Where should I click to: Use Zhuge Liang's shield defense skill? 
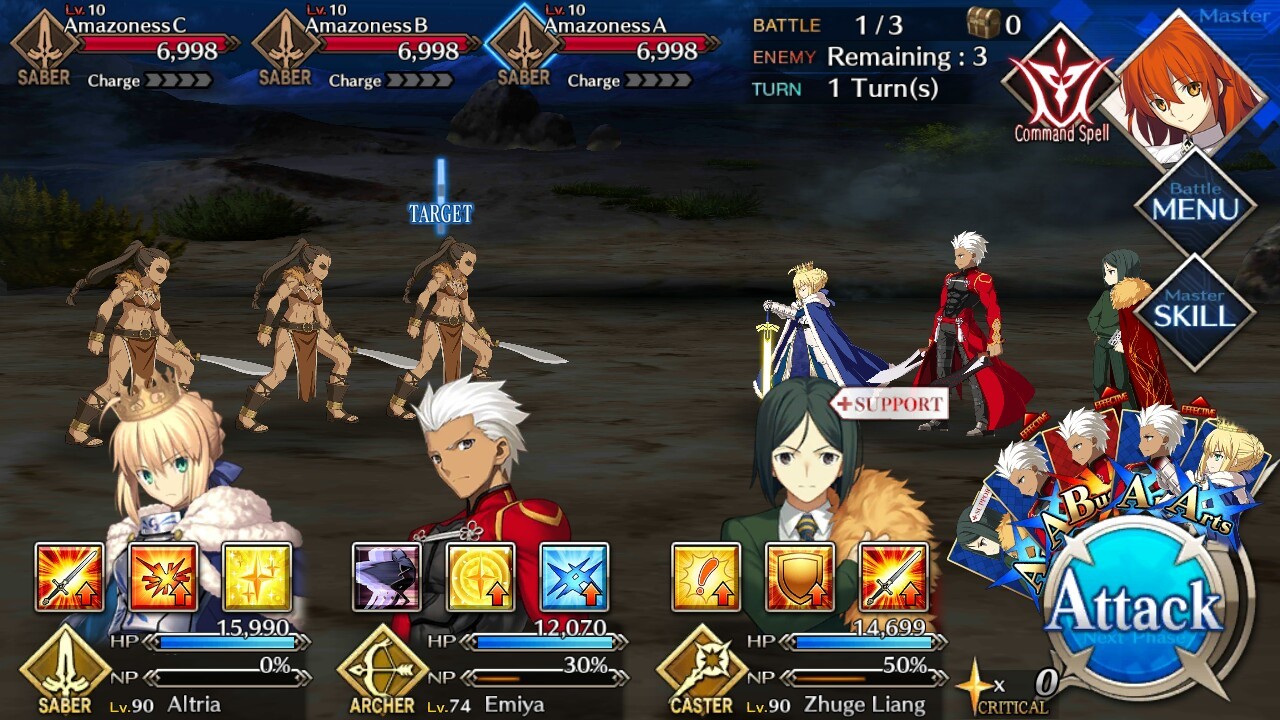[x=800, y=577]
